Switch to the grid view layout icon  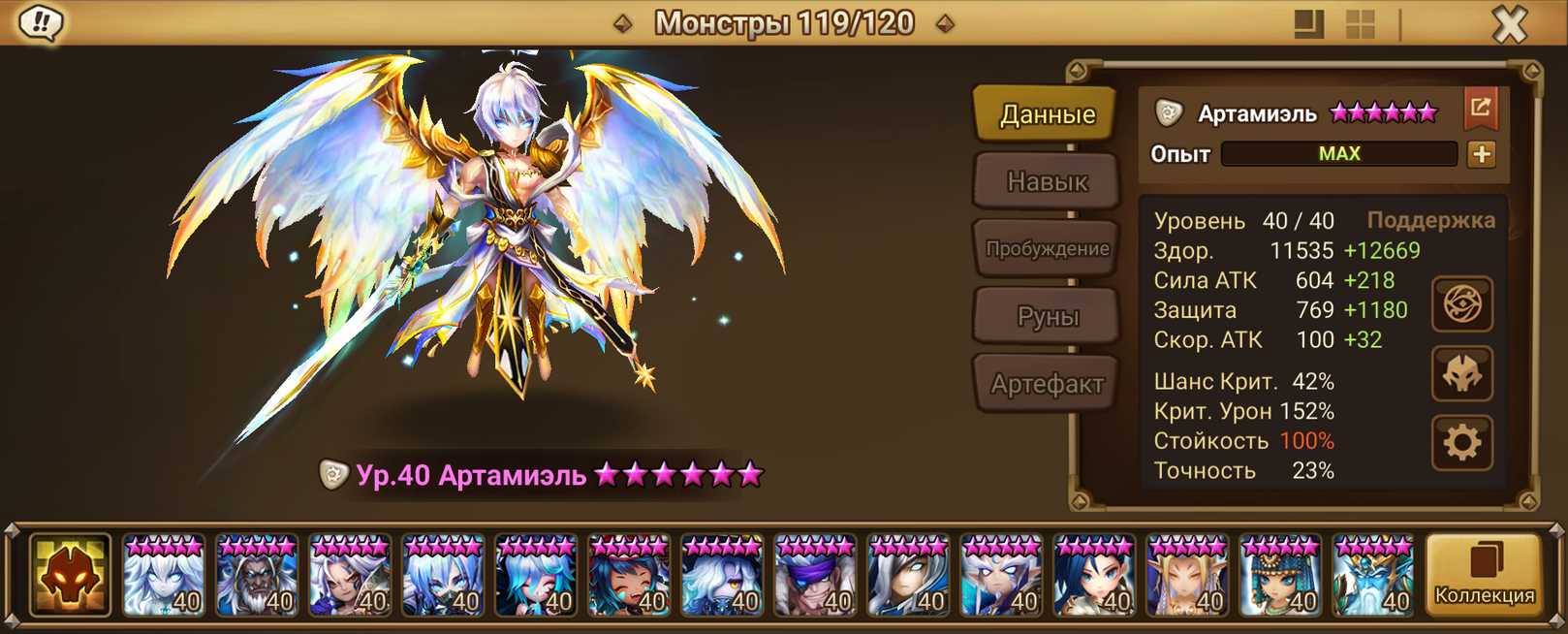[1360, 24]
